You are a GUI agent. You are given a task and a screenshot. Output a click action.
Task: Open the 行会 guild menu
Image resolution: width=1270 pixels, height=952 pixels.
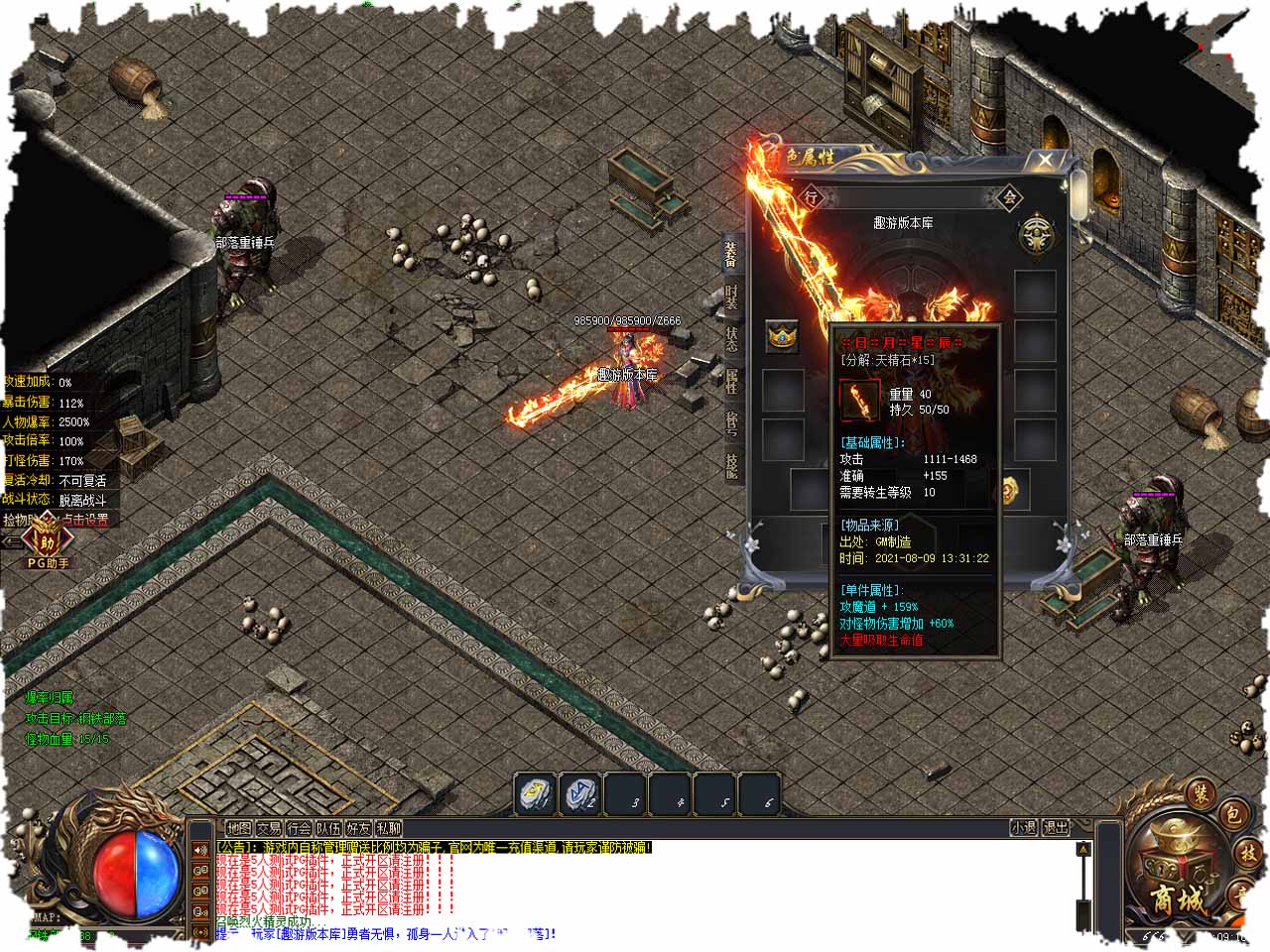(299, 828)
